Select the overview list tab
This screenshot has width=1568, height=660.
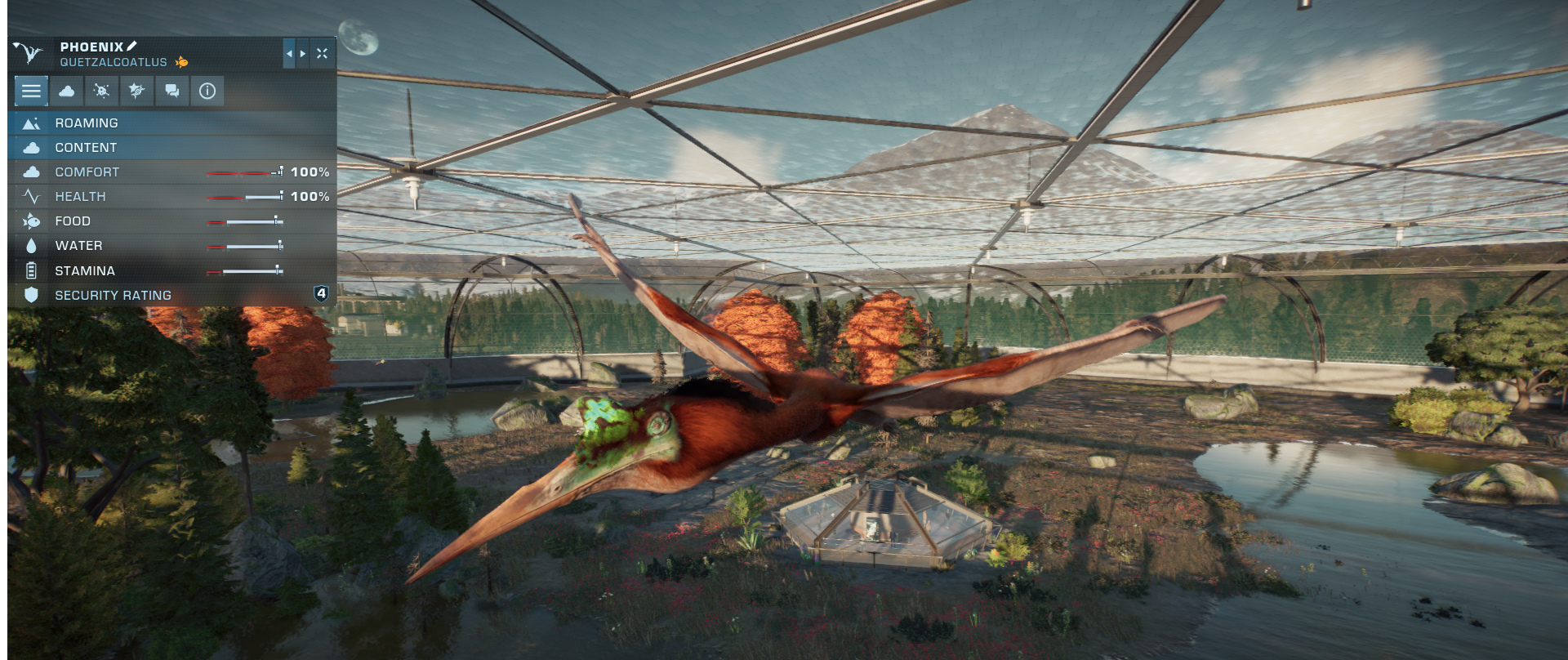pos(31,91)
